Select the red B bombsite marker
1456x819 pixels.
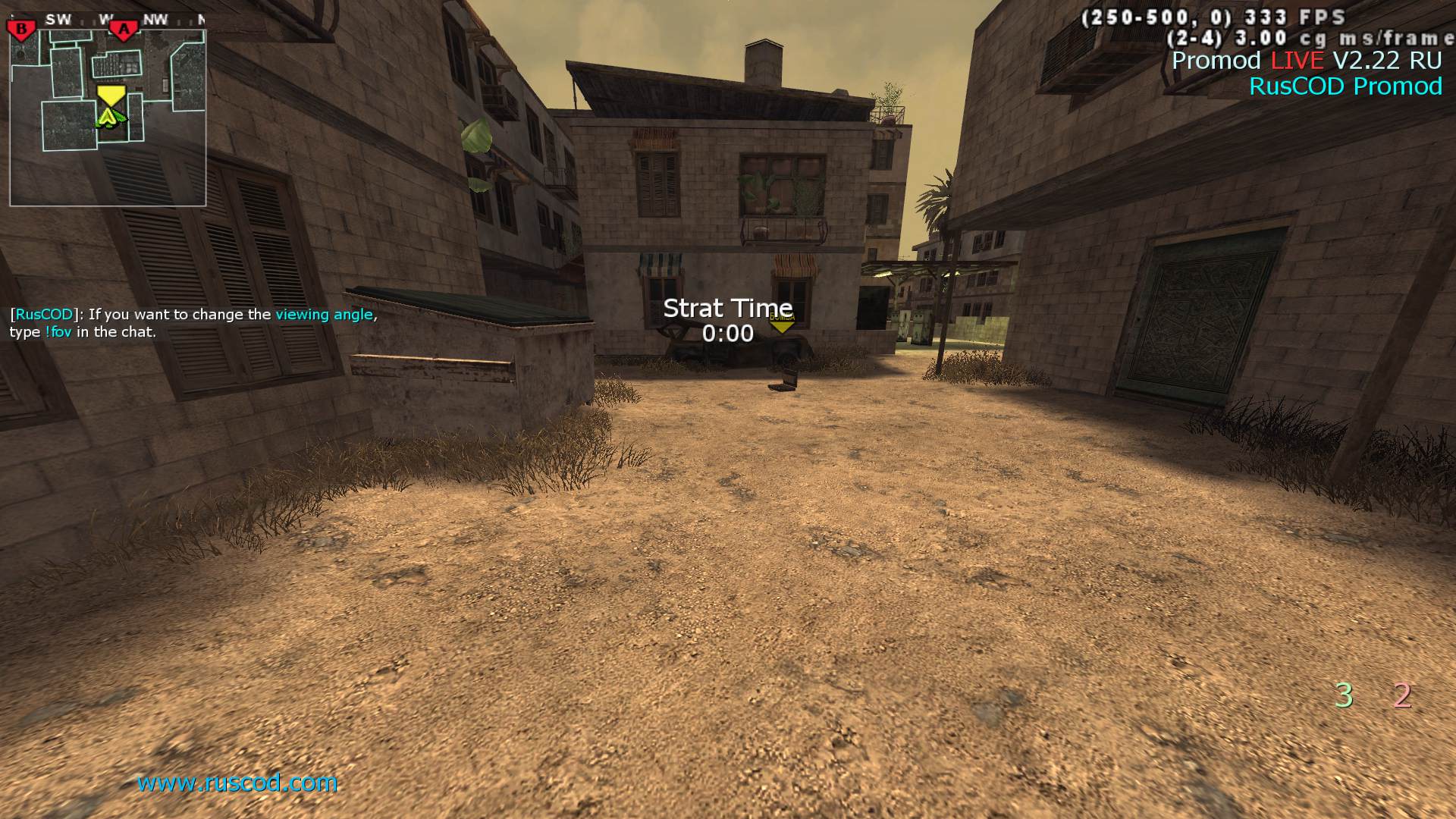point(21,30)
